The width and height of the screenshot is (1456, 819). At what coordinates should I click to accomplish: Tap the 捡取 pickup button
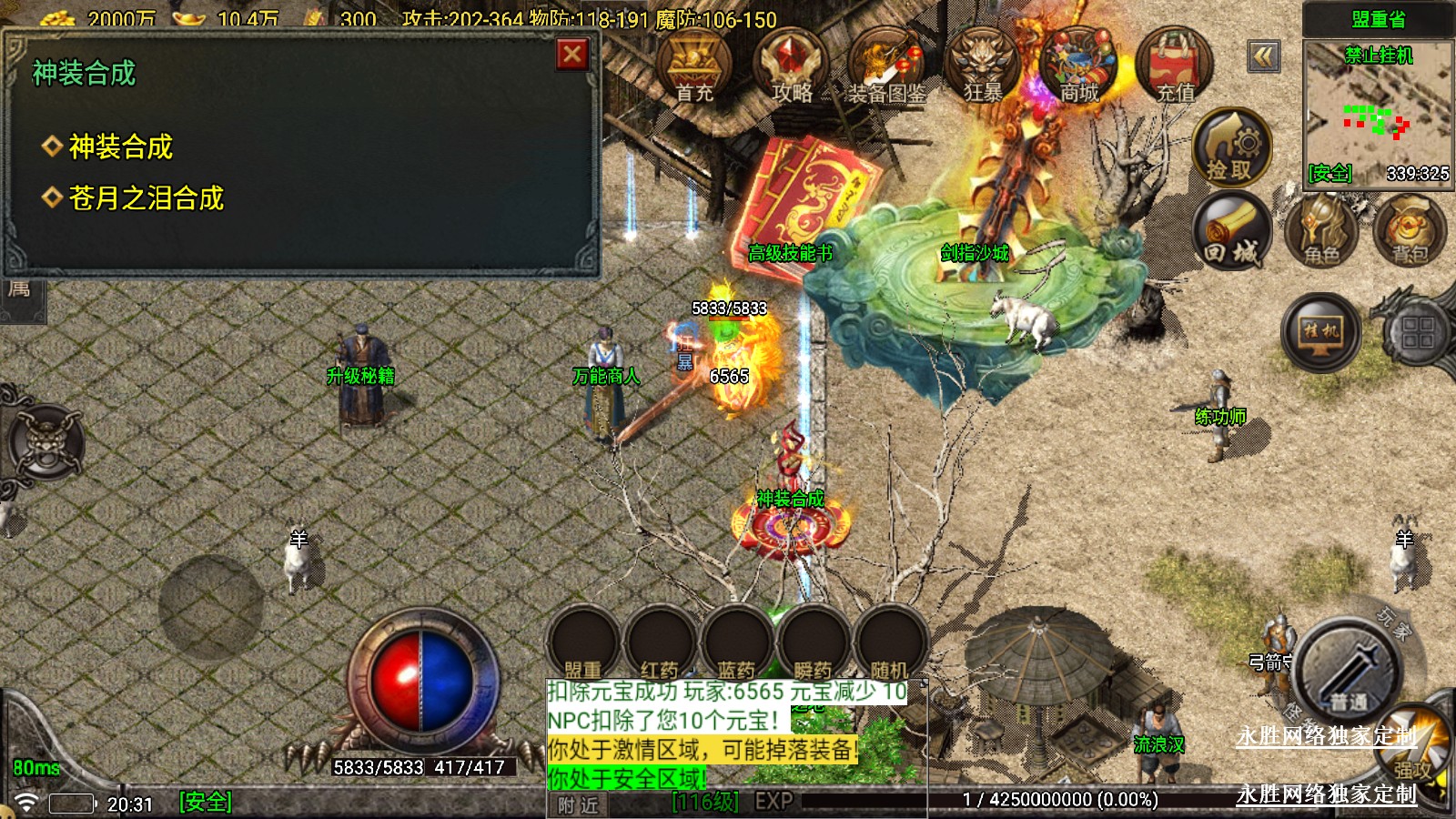click(1230, 147)
